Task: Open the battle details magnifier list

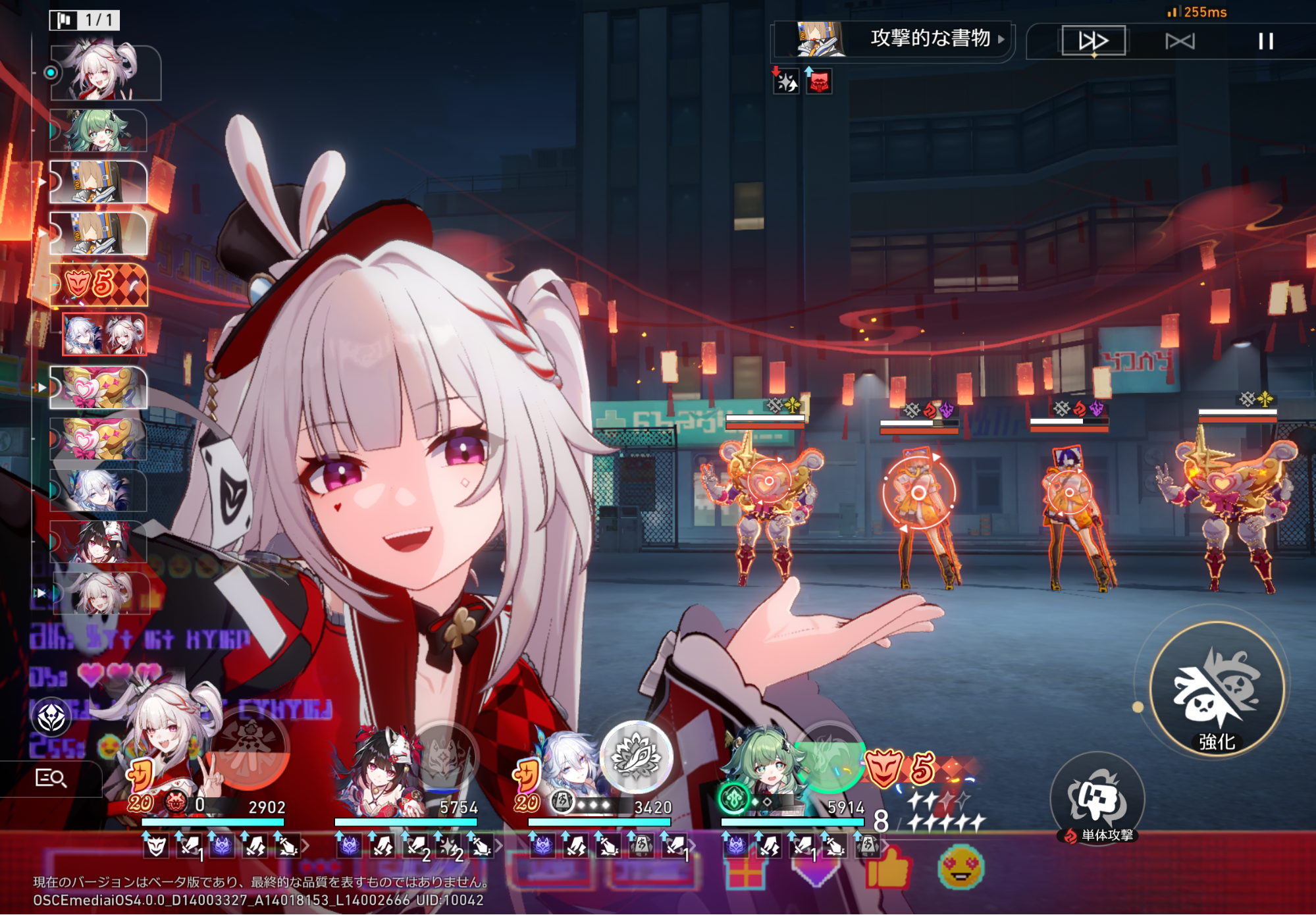Action: coord(51,778)
